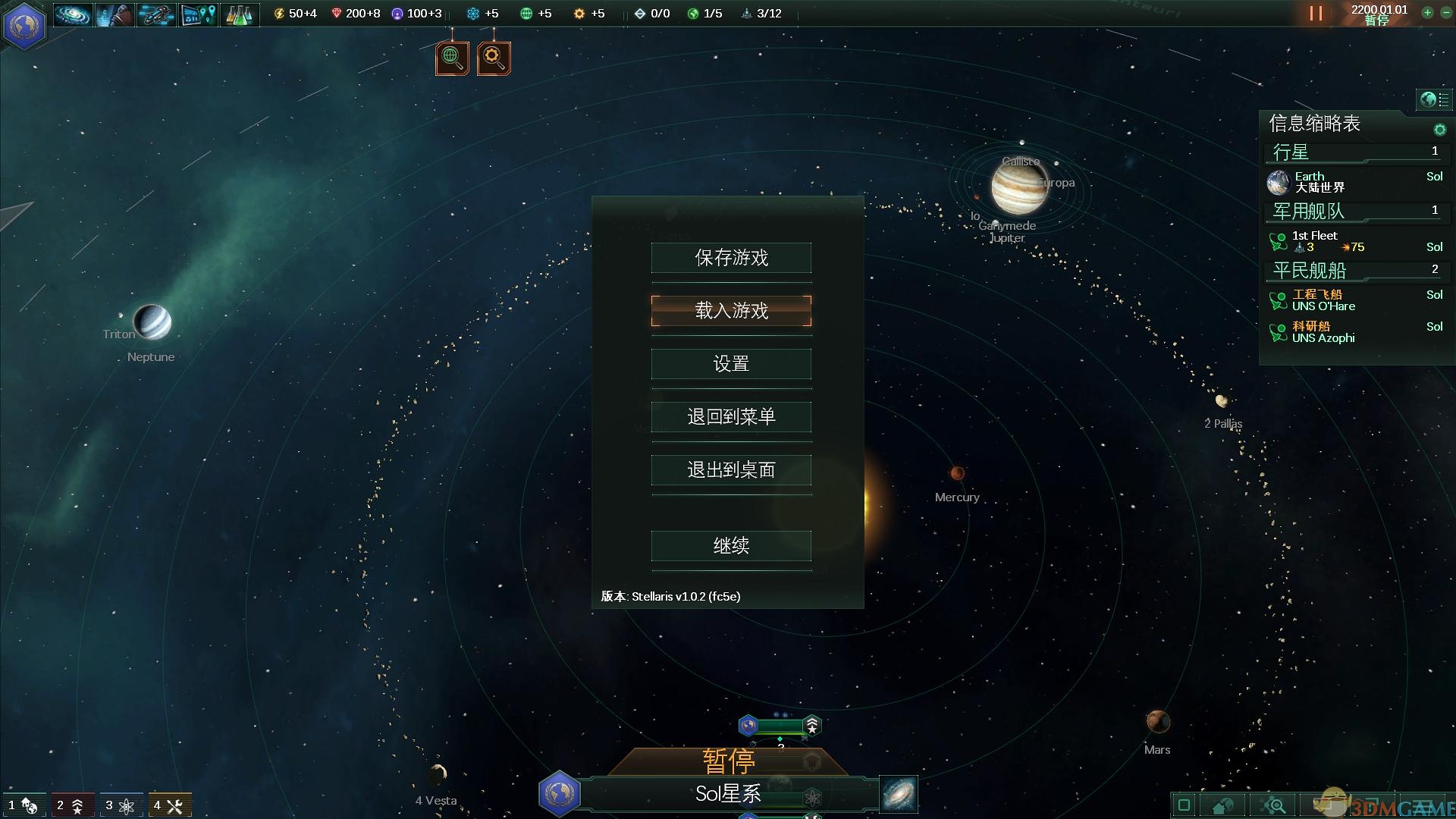1456x819 pixels.
Task: Choose 退出到桌面 in the pause menu
Action: click(x=730, y=470)
